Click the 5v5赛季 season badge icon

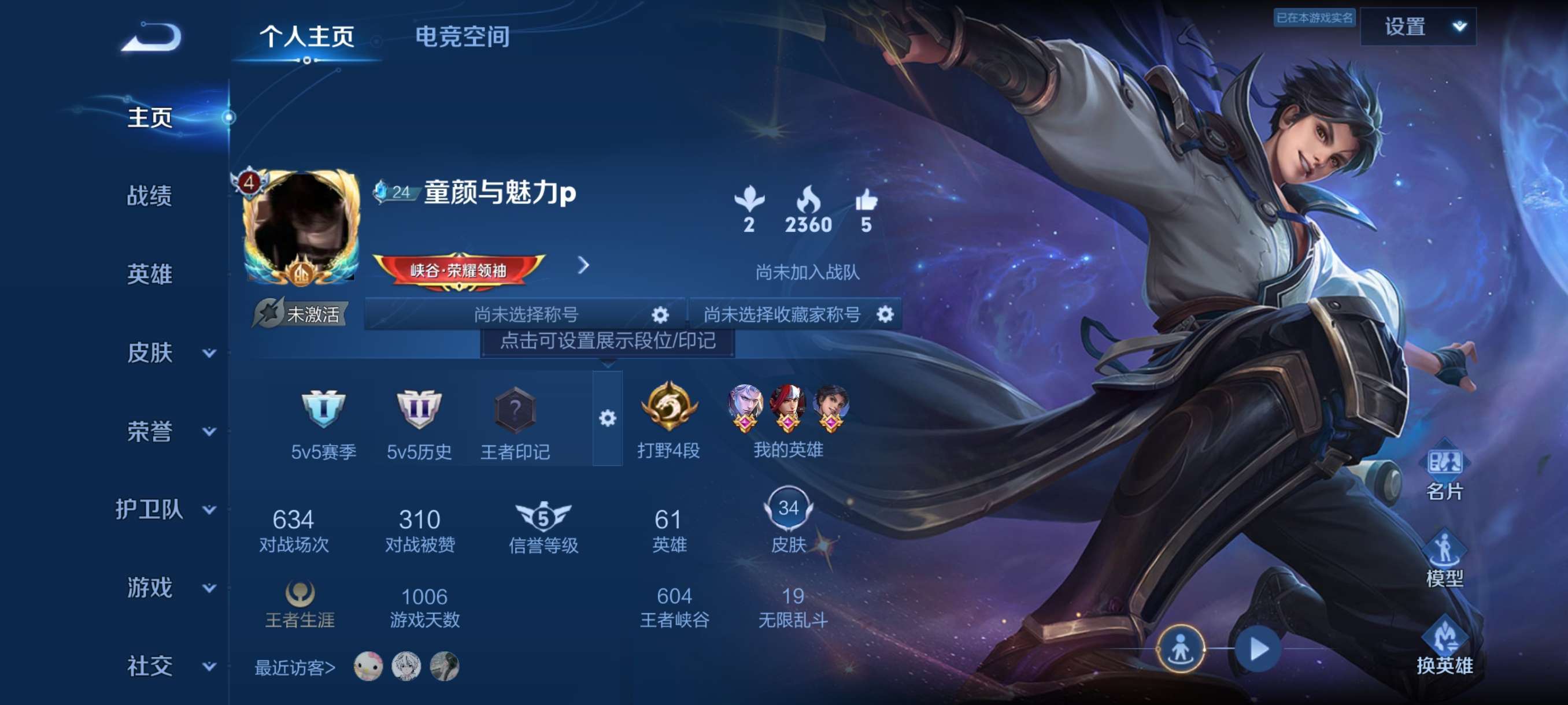(x=323, y=409)
